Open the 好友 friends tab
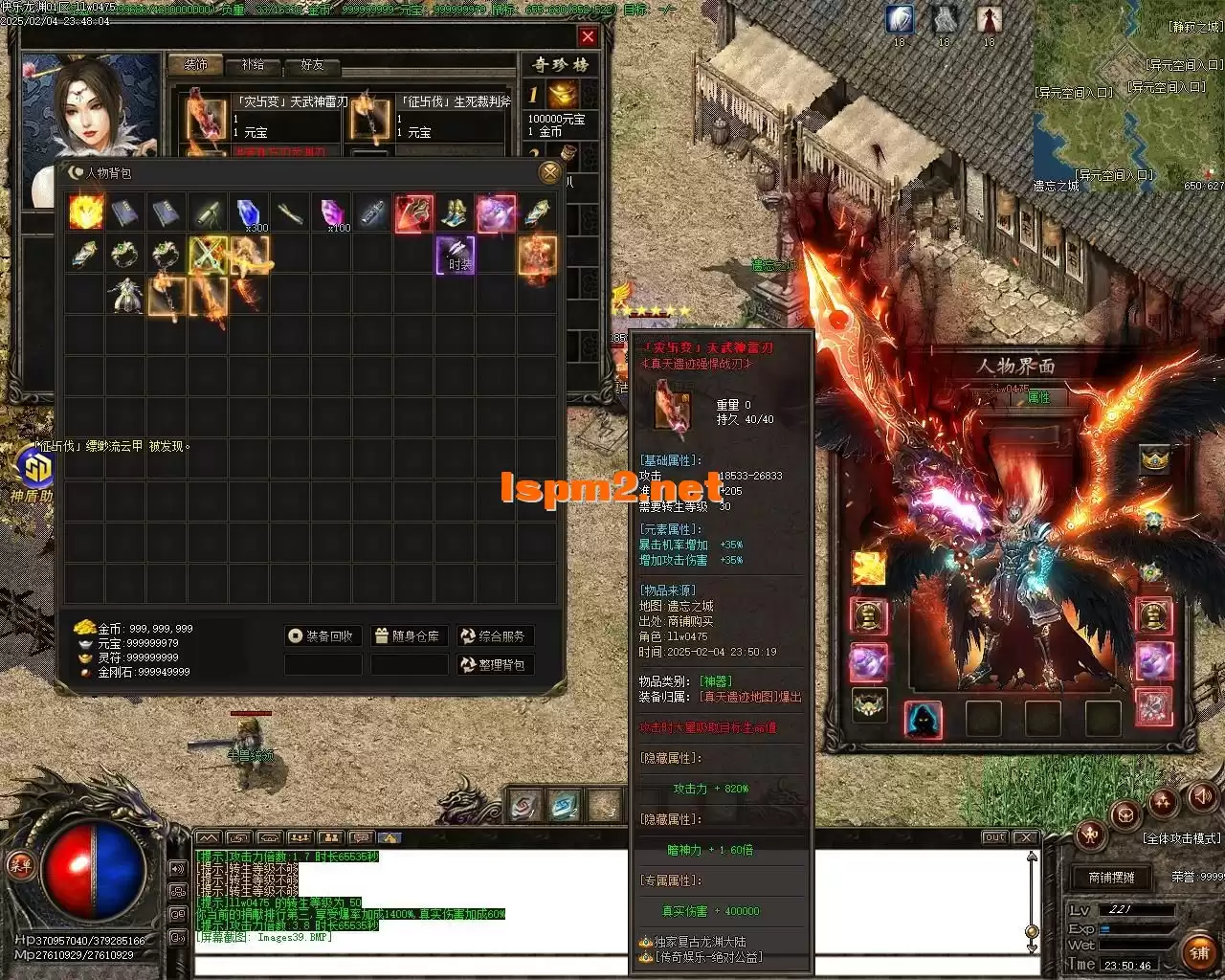Image resolution: width=1225 pixels, height=980 pixels. 312,65
